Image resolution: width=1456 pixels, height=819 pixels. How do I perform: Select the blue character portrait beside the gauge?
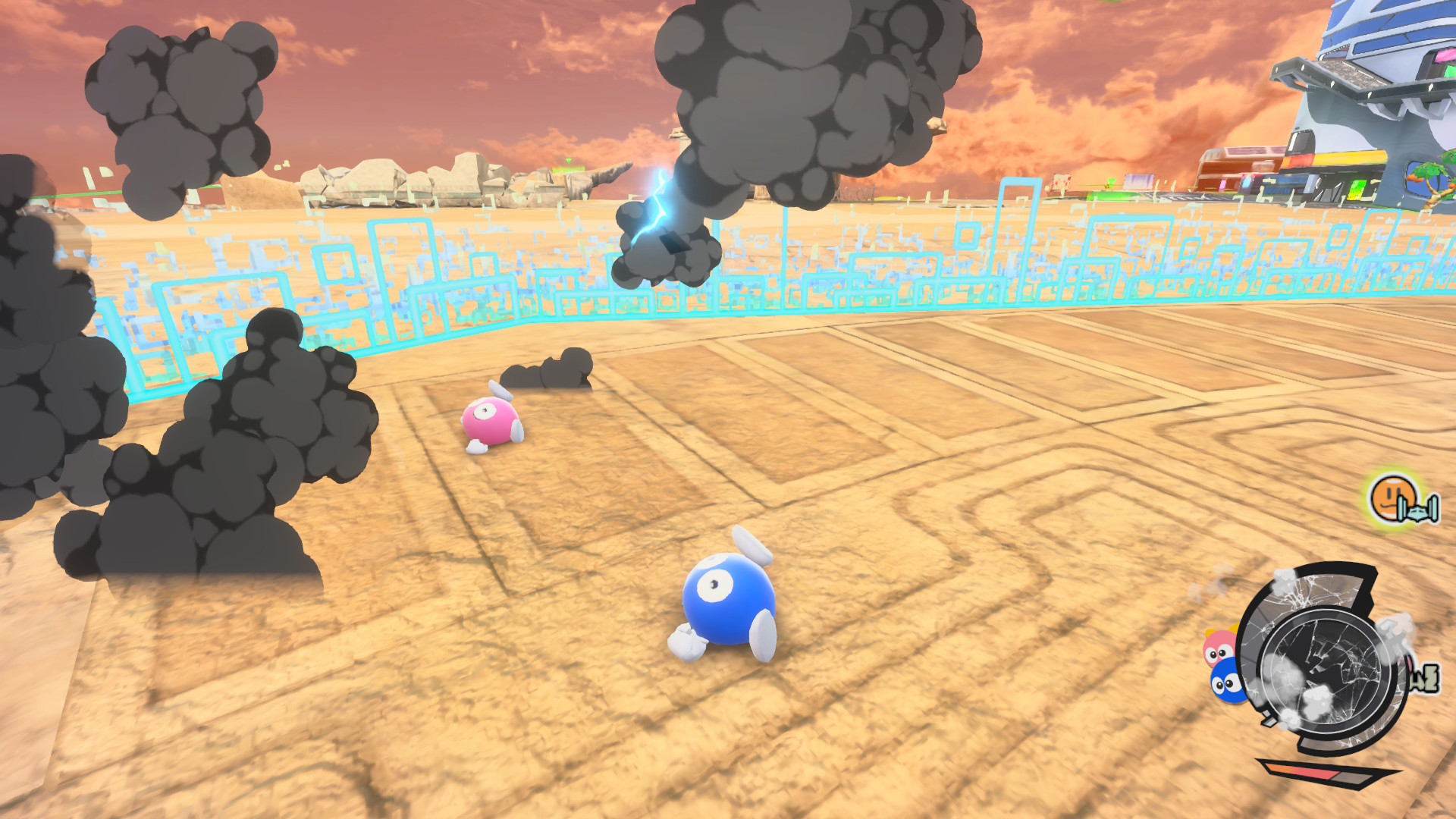coord(1226,682)
